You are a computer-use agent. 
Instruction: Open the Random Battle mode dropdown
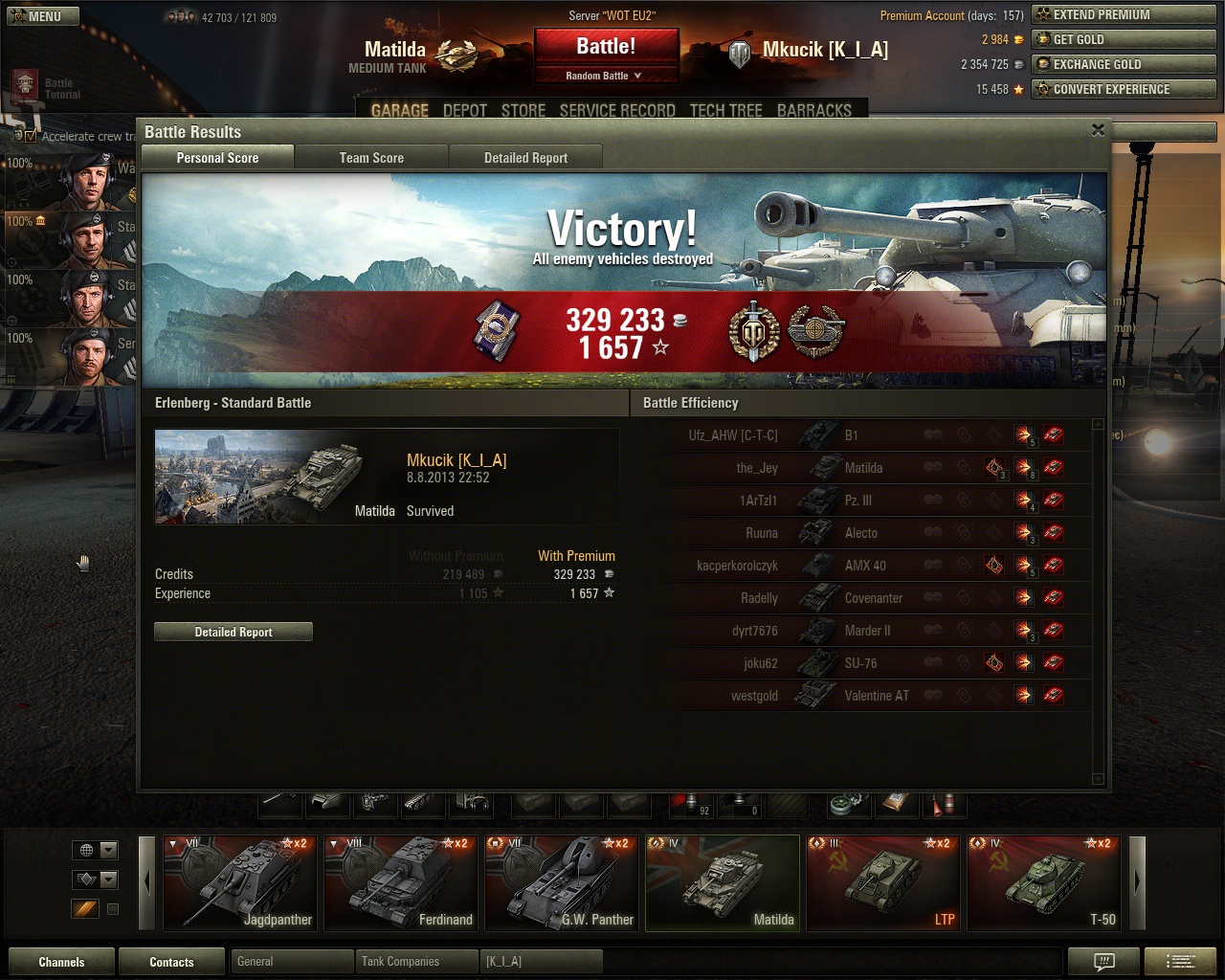point(606,76)
